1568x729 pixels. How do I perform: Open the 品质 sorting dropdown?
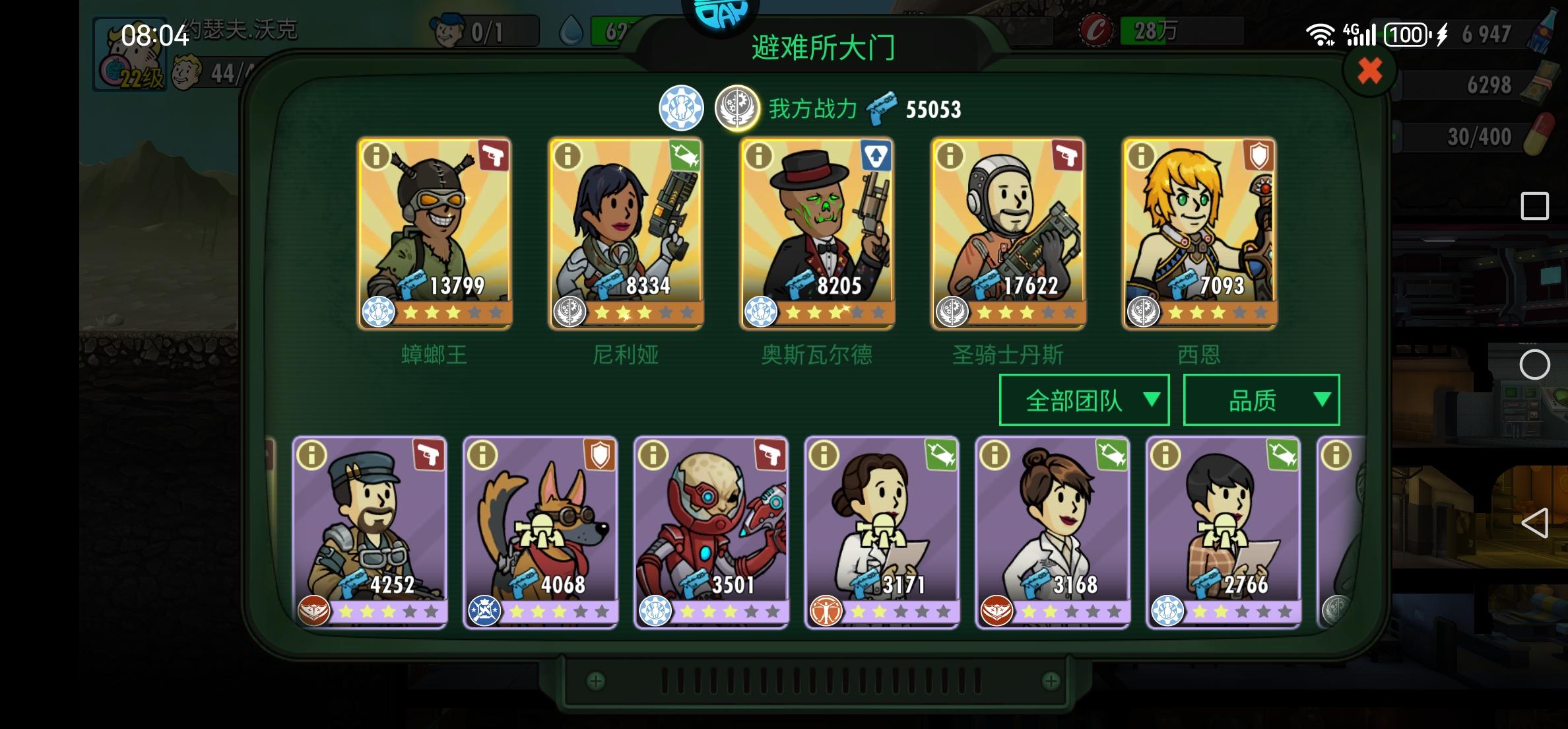click(x=1260, y=399)
